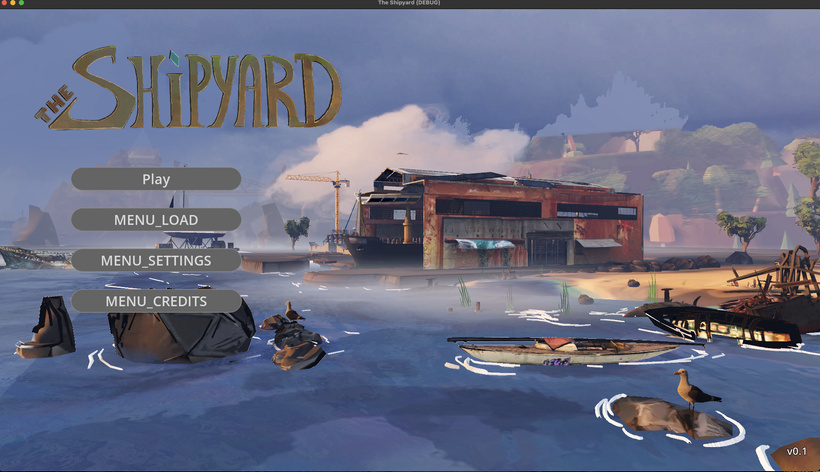820x472 pixels.
Task: Open the MENU_LOAD option
Action: click(155, 220)
